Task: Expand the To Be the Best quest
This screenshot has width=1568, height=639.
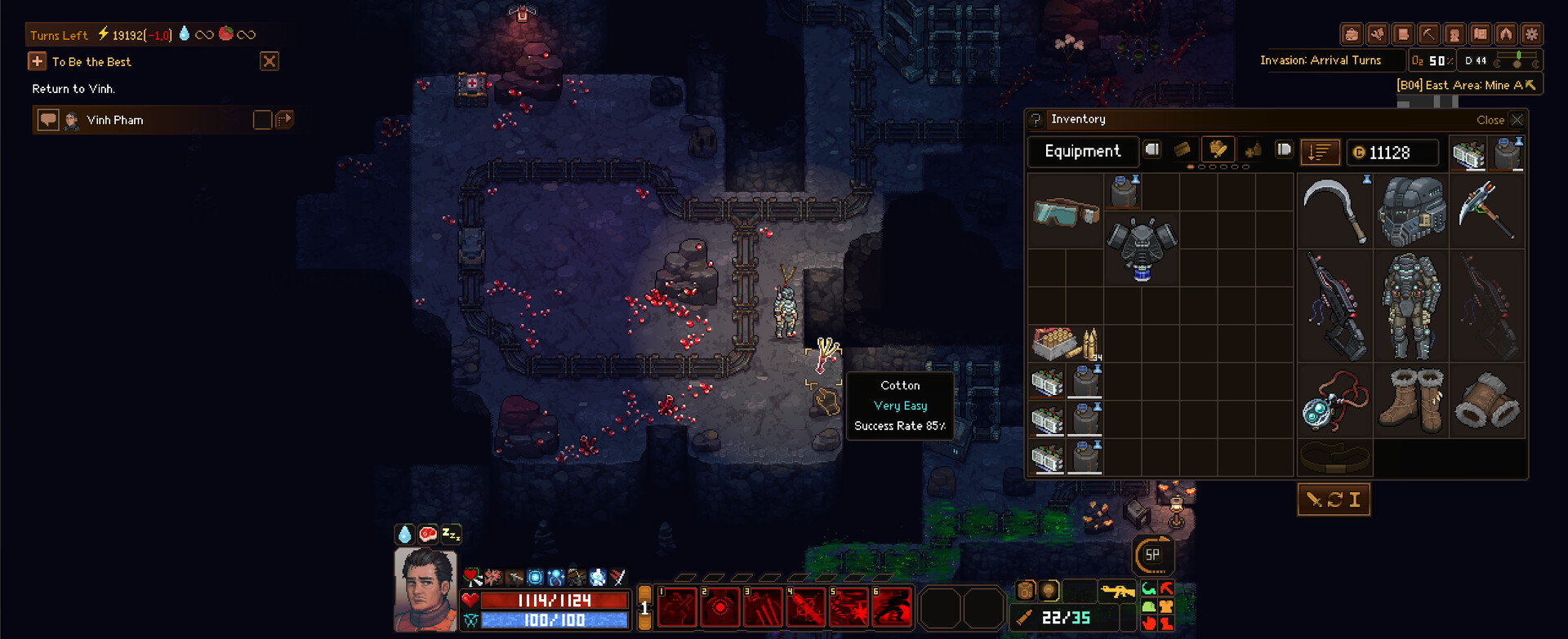Action: (x=37, y=61)
